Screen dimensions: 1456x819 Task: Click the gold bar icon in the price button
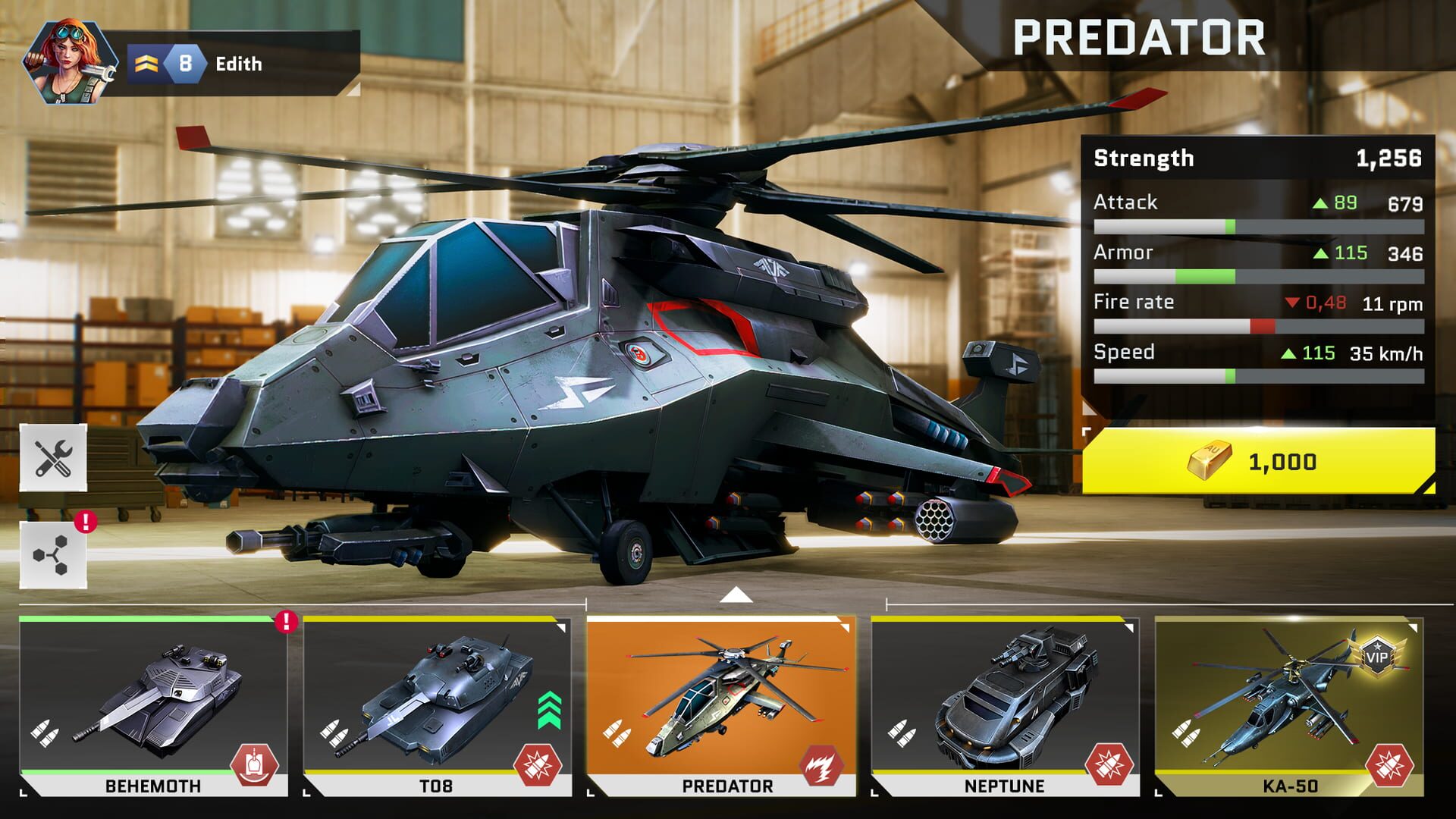click(x=1210, y=459)
